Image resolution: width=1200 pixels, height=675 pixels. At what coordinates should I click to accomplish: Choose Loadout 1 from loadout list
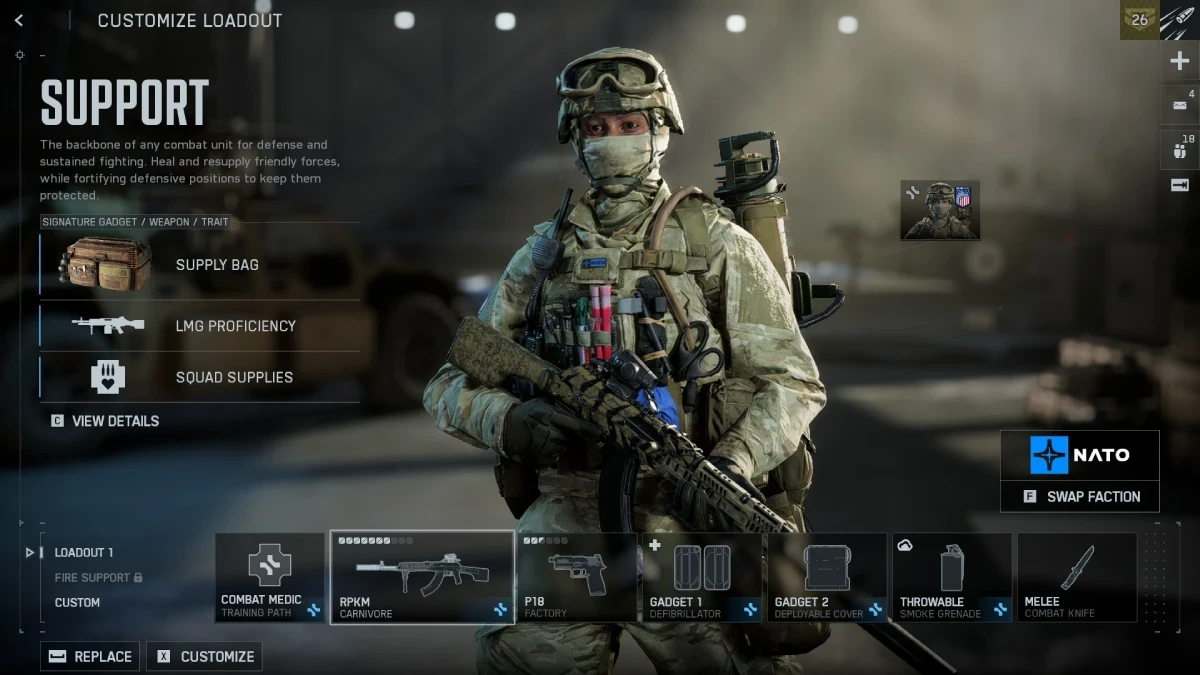[83, 552]
